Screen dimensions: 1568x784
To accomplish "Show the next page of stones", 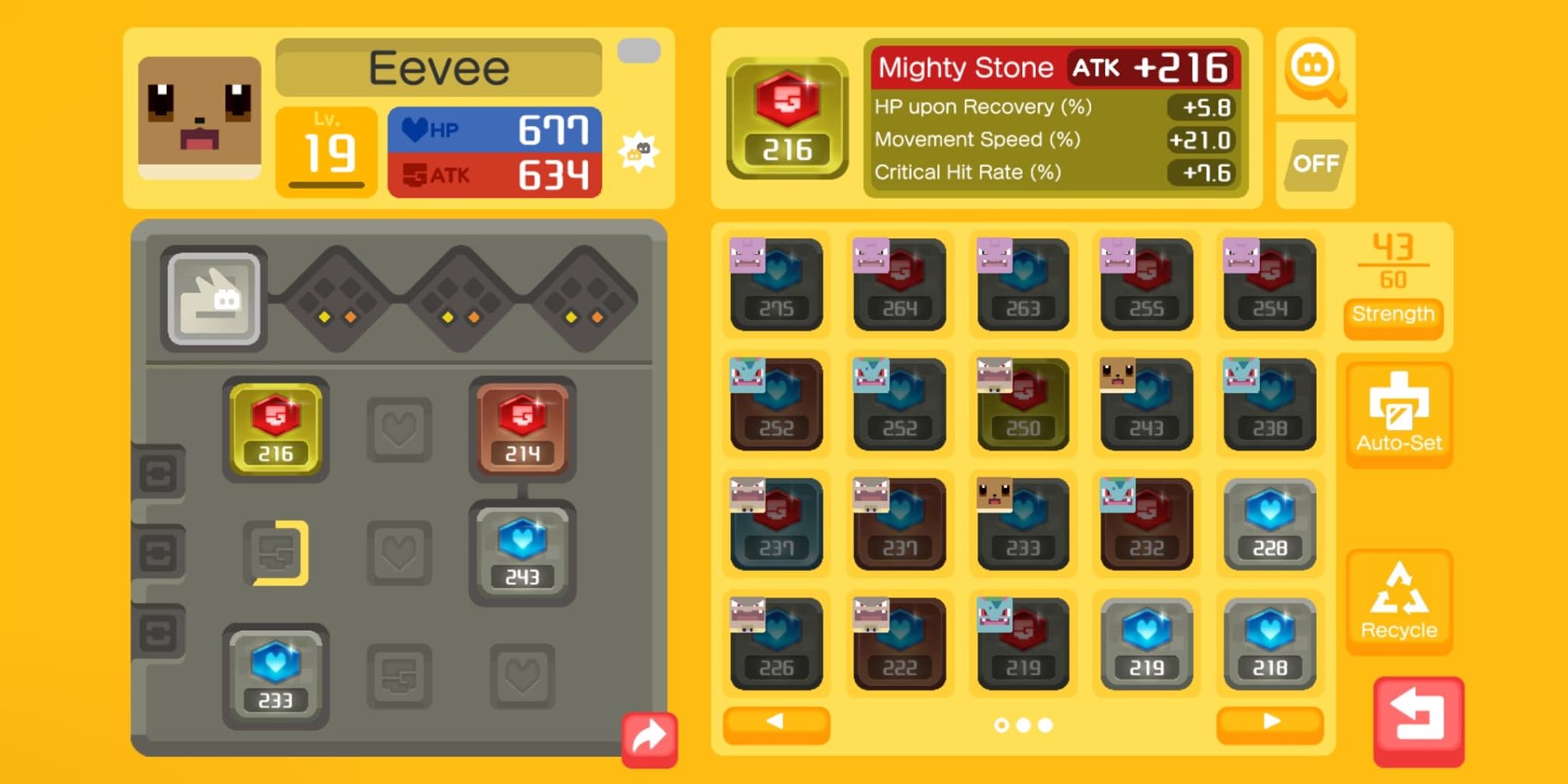I will point(1269,722).
